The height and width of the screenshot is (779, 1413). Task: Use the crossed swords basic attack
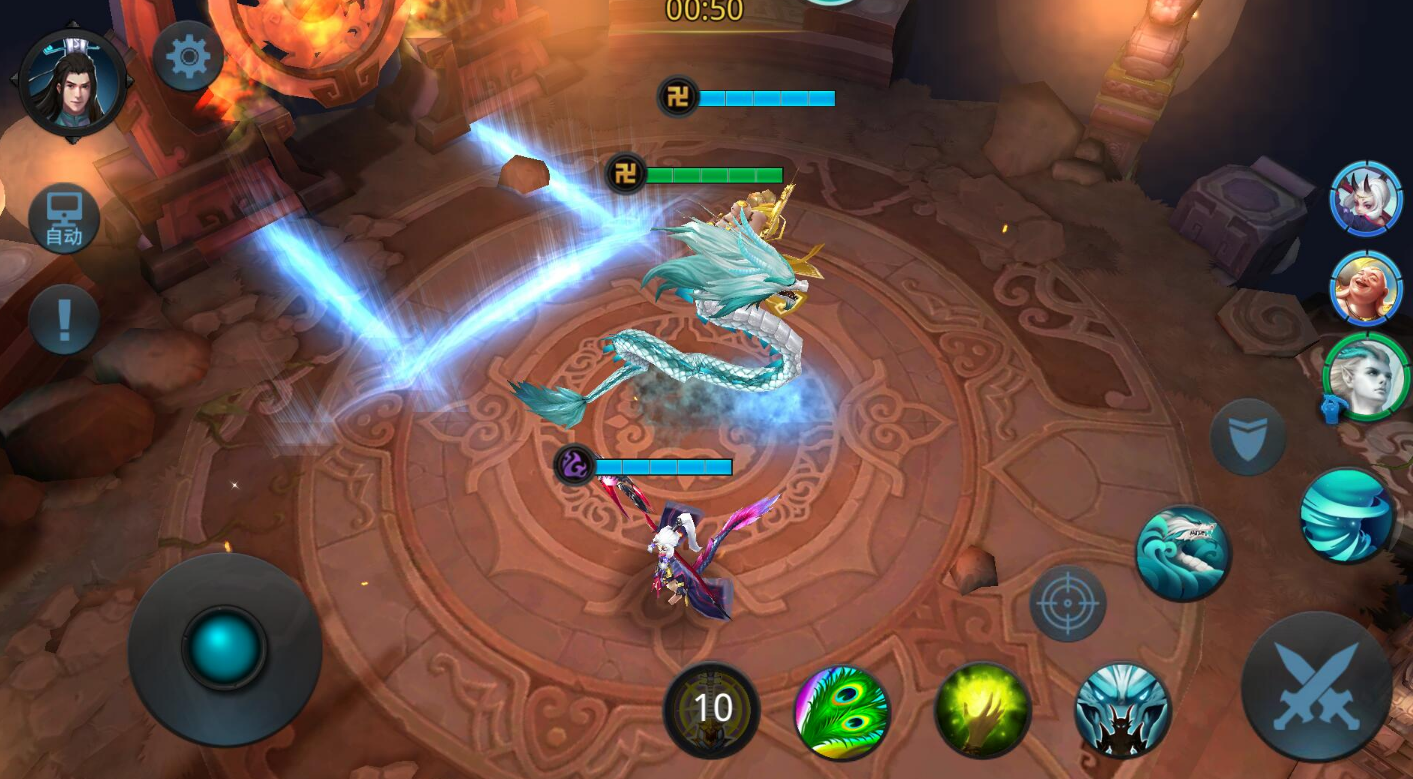click(1315, 687)
